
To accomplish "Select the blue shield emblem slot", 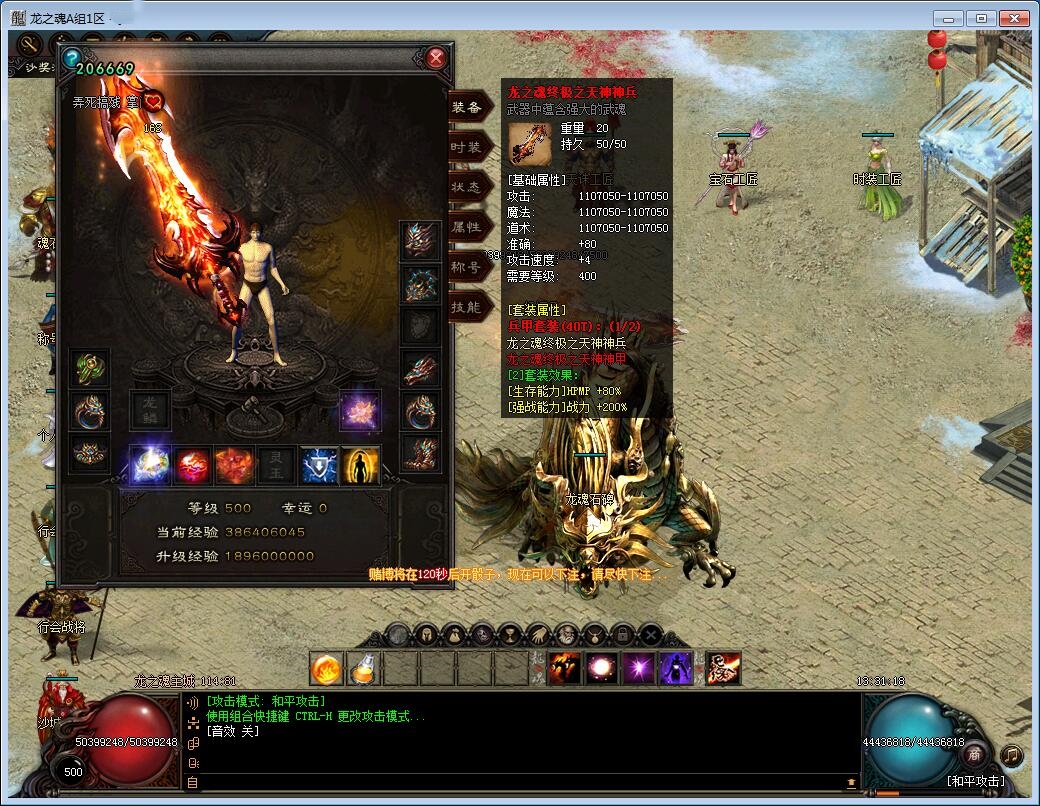I will pos(319,465).
